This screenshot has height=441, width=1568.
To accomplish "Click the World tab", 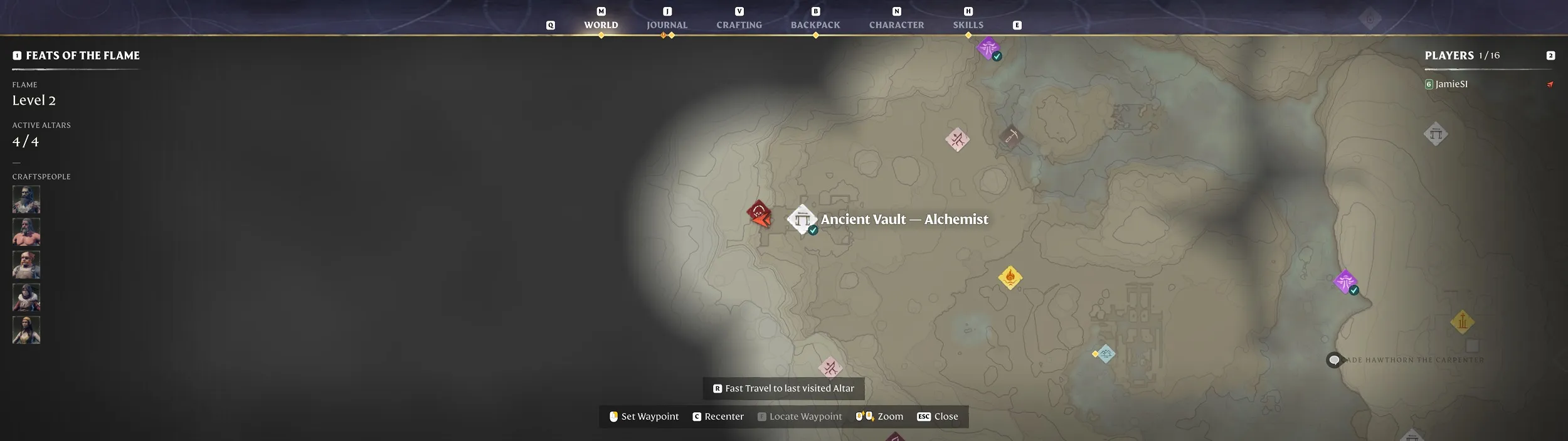I will [601, 25].
